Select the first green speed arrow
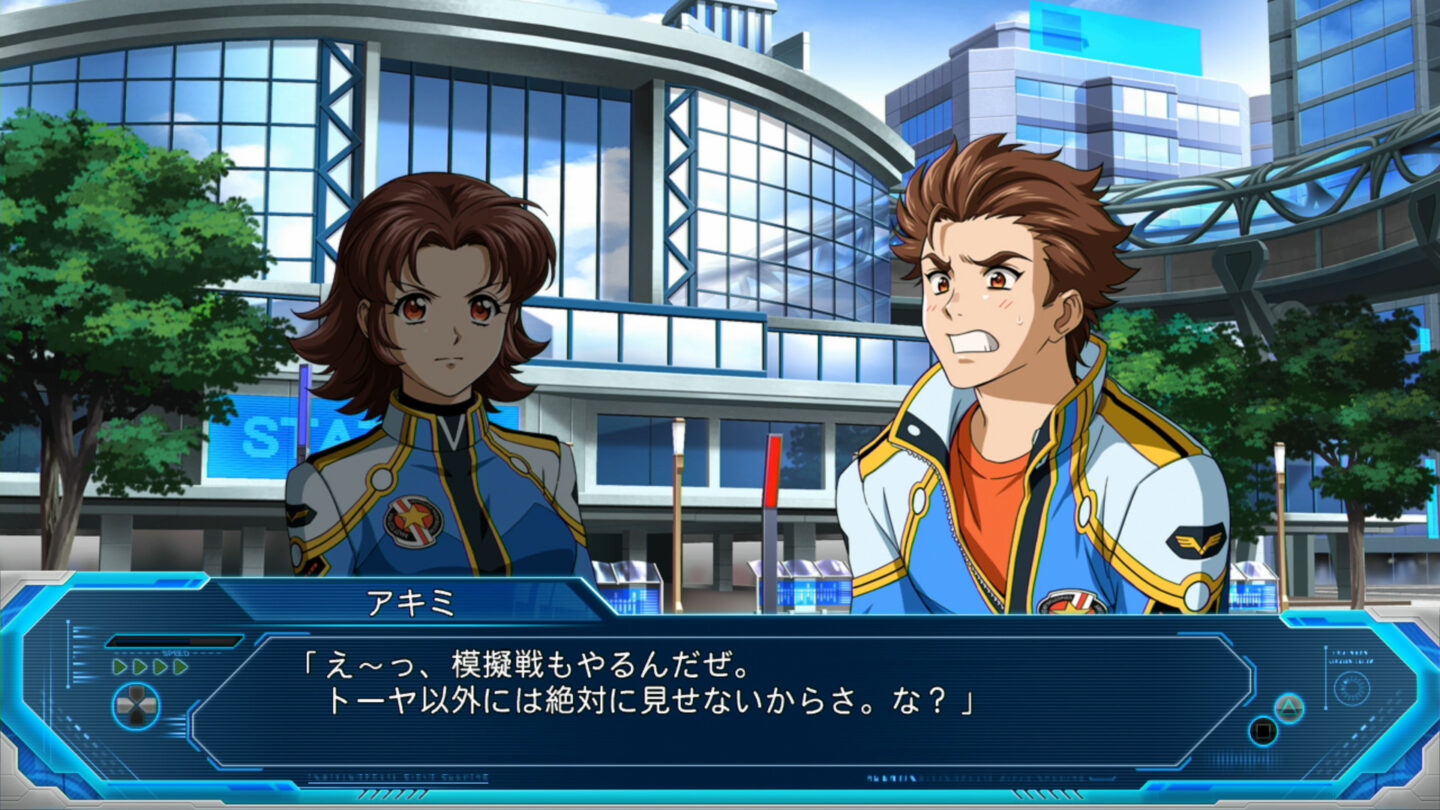Screen dimensions: 1440x810 [x=121, y=666]
